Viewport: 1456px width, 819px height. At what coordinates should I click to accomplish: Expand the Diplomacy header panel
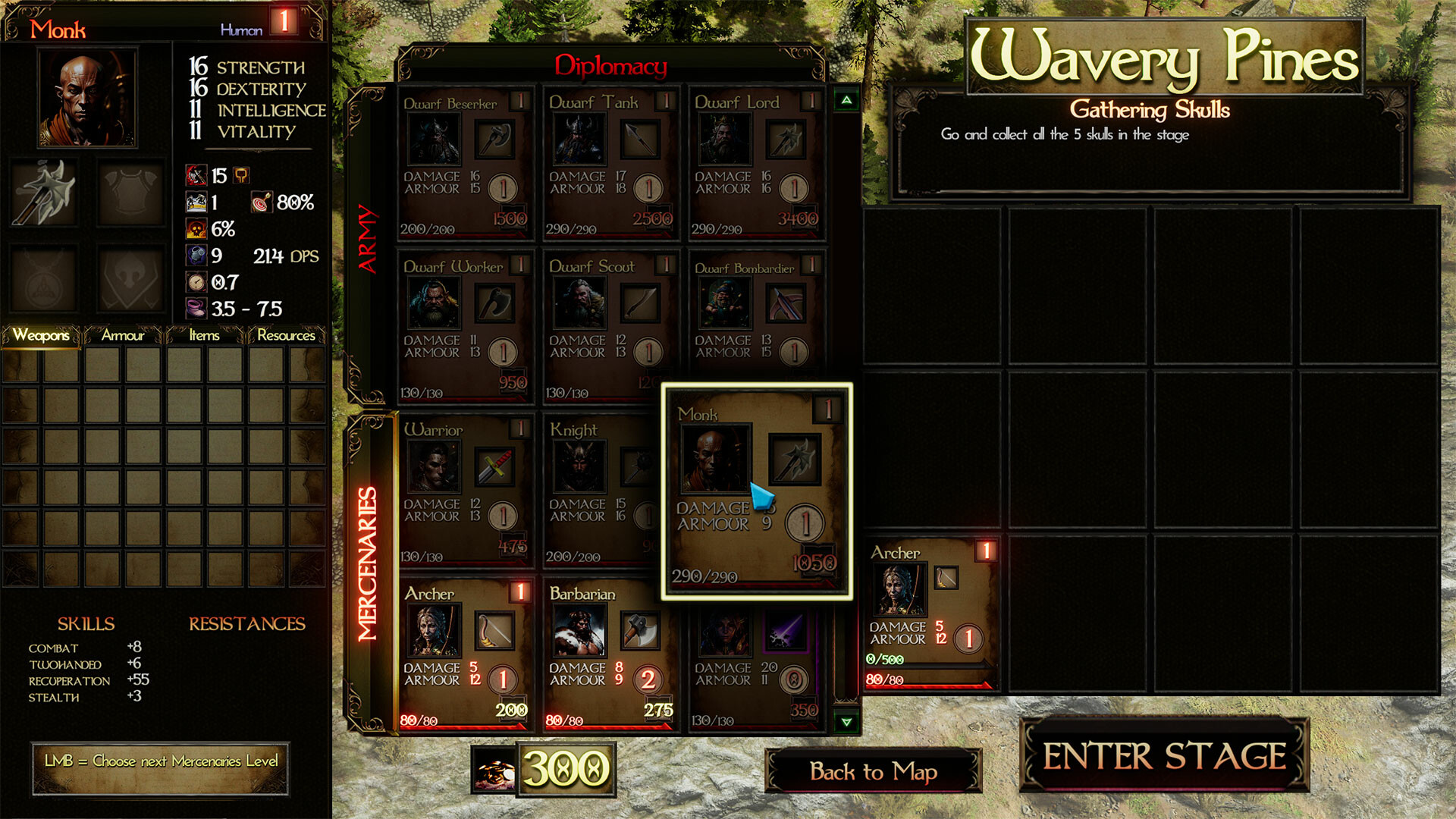[612, 64]
